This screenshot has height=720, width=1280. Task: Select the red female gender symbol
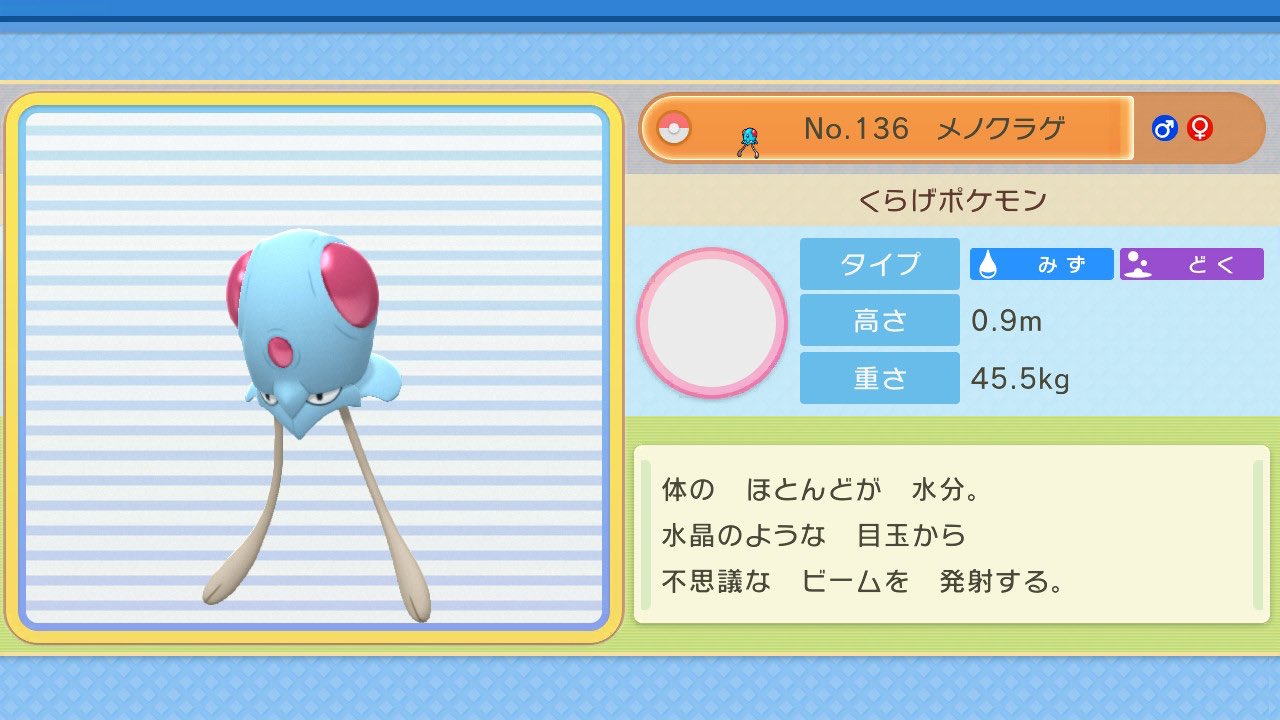coord(1199,128)
